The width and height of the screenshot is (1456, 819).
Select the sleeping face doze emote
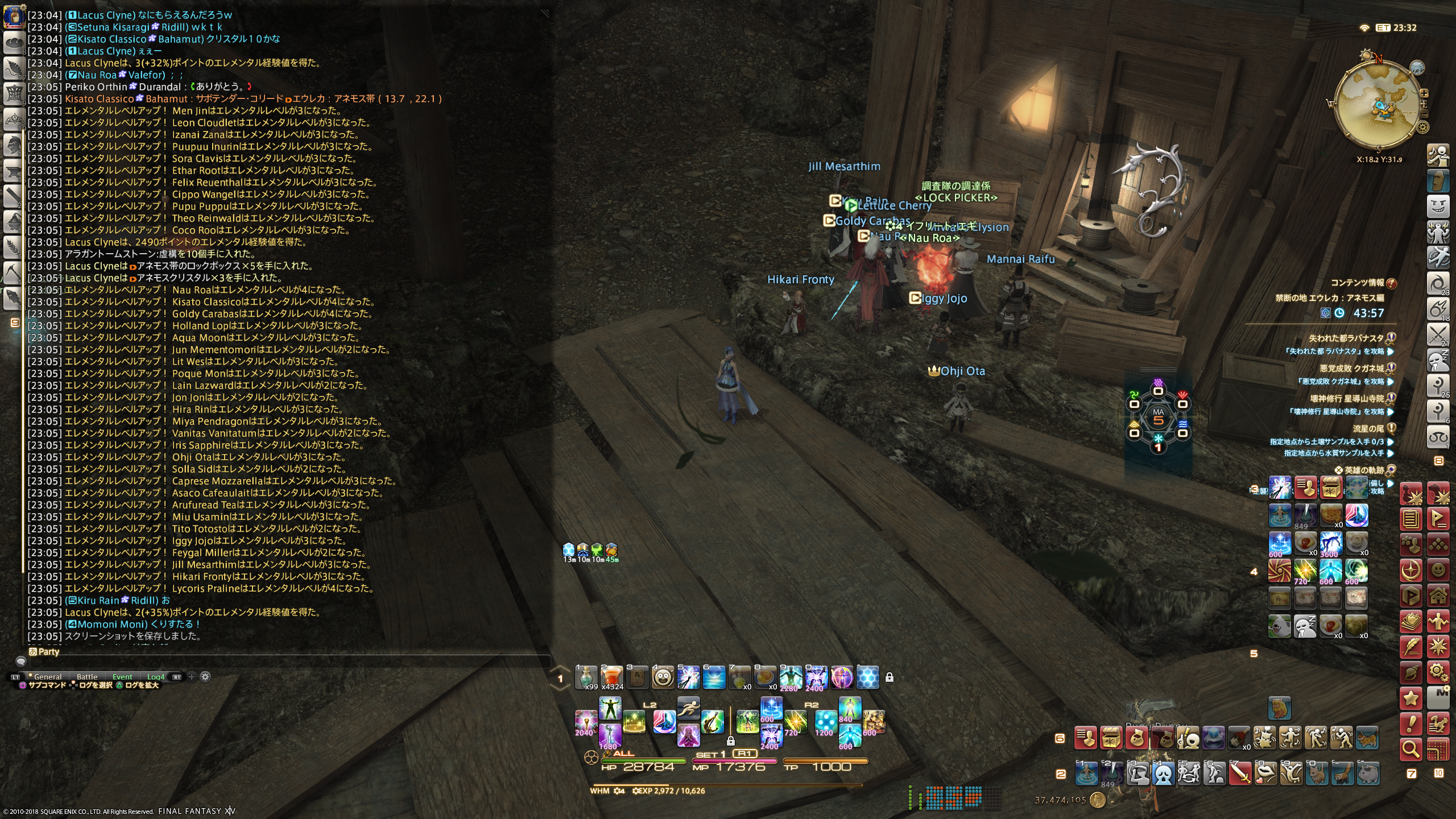point(1305,626)
